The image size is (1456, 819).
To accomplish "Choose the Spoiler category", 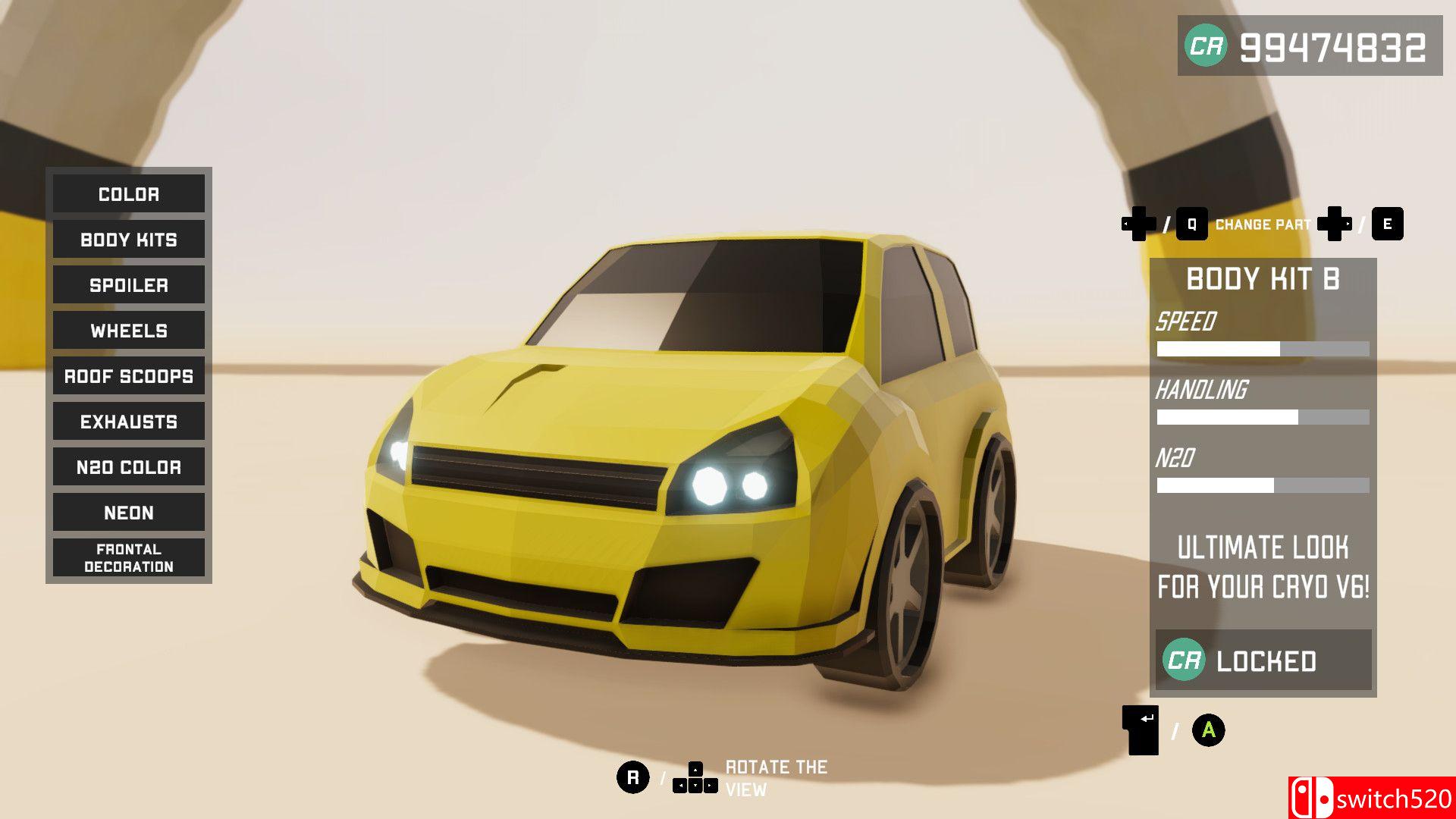I will [129, 285].
